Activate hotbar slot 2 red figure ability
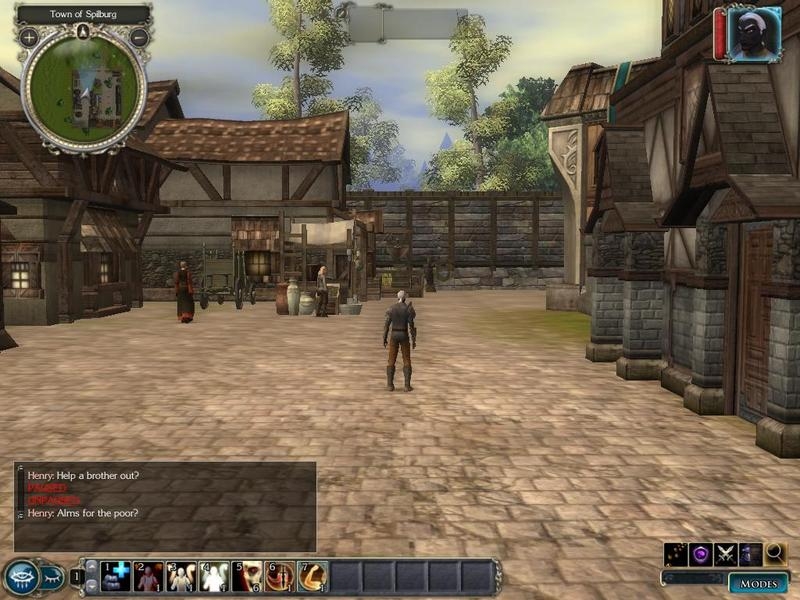This screenshot has height=600, width=800. (x=148, y=577)
